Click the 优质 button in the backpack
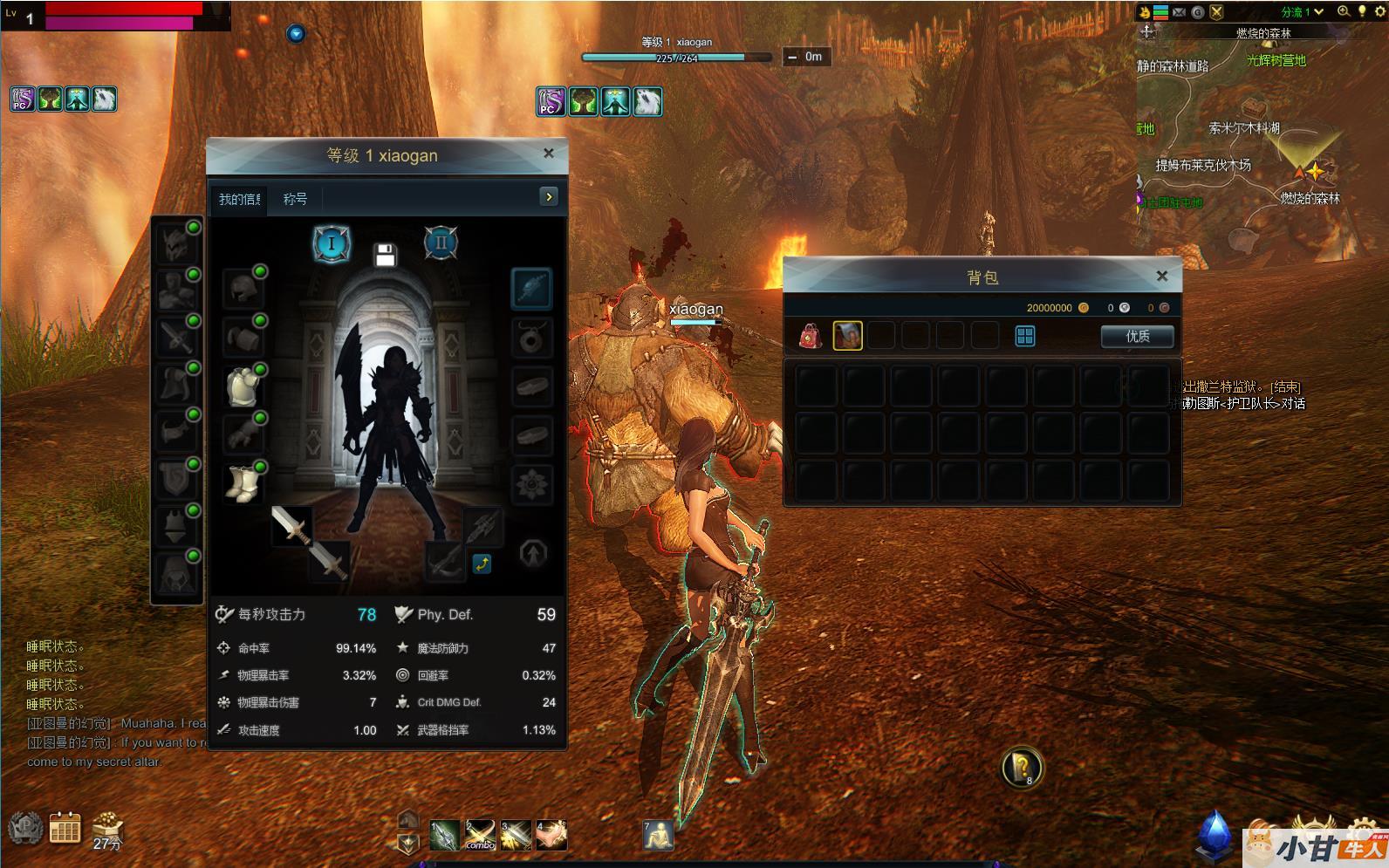The width and height of the screenshot is (1389, 868). point(1137,336)
